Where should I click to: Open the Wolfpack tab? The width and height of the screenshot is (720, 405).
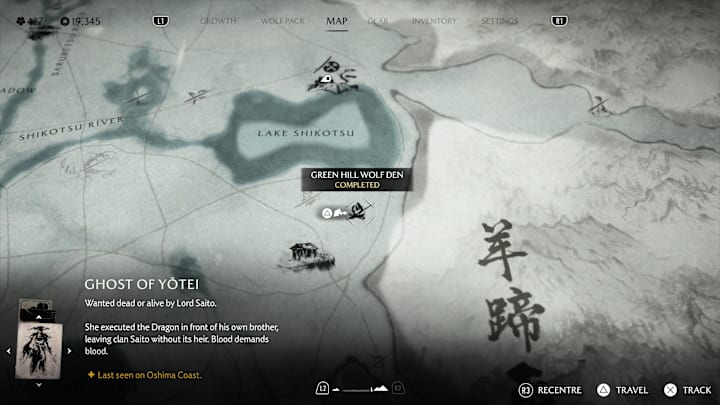(x=281, y=21)
